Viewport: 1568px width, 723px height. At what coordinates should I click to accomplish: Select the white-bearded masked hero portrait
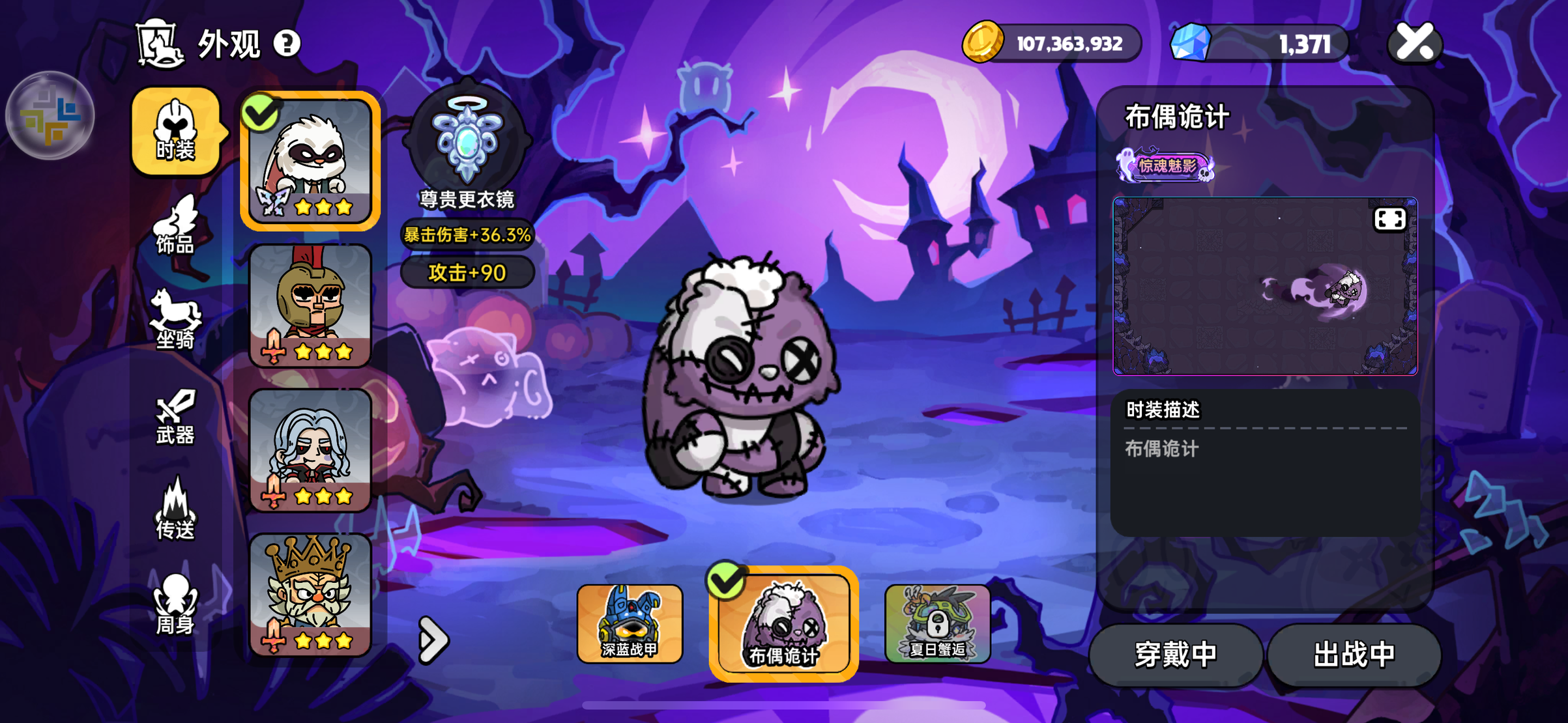[x=310, y=160]
